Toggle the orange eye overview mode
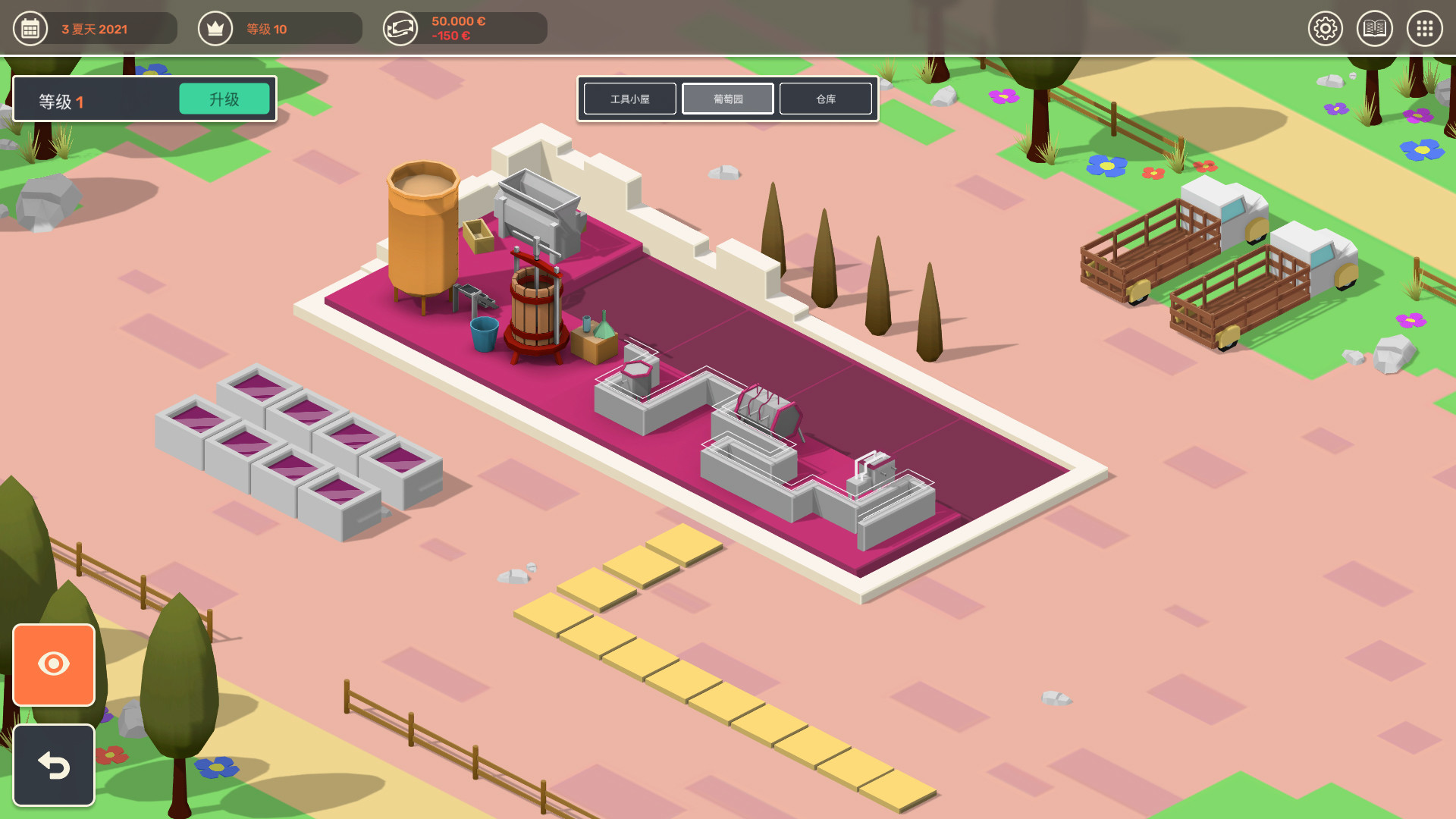The width and height of the screenshot is (1456, 819). point(53,665)
